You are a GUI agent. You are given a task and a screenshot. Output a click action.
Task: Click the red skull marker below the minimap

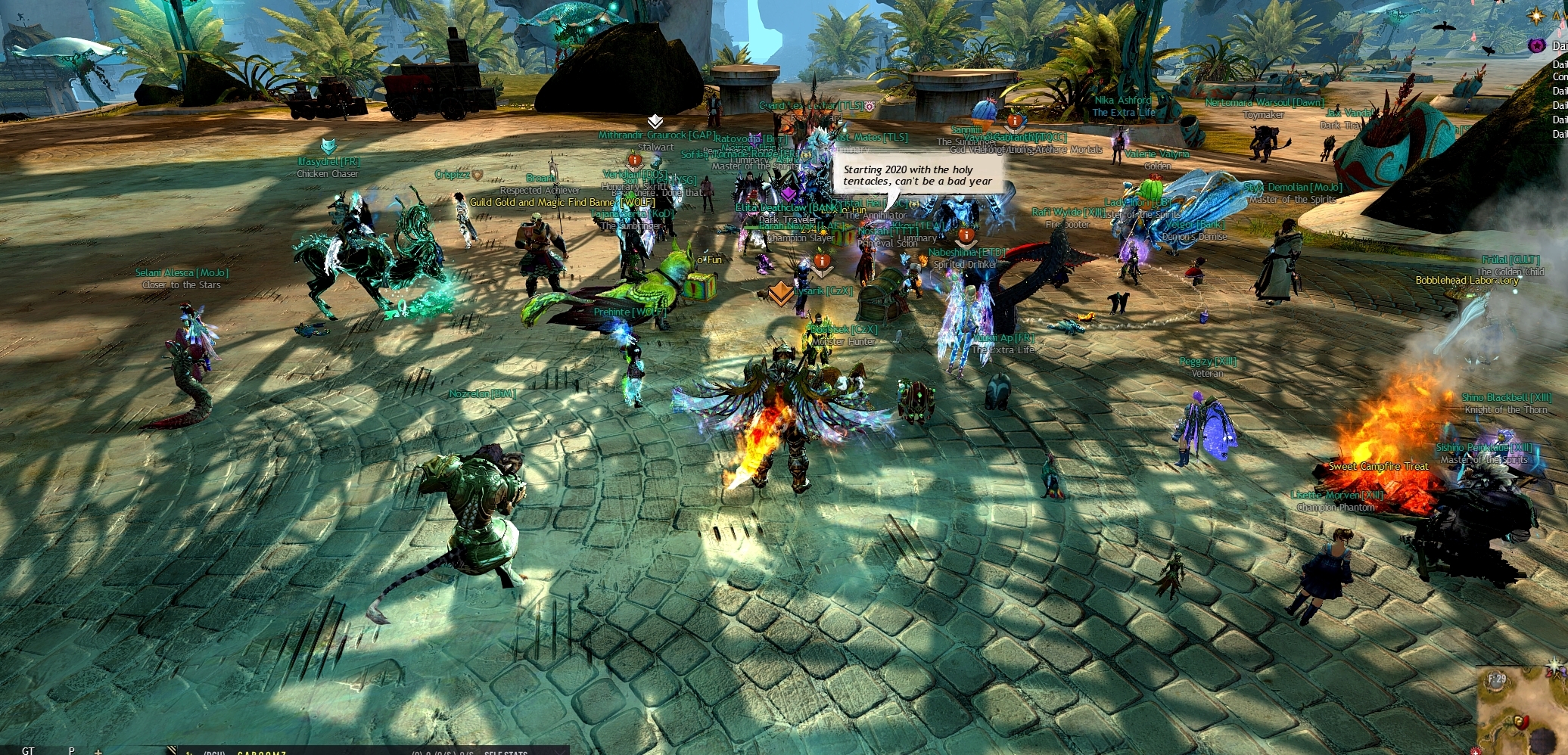1476,750
